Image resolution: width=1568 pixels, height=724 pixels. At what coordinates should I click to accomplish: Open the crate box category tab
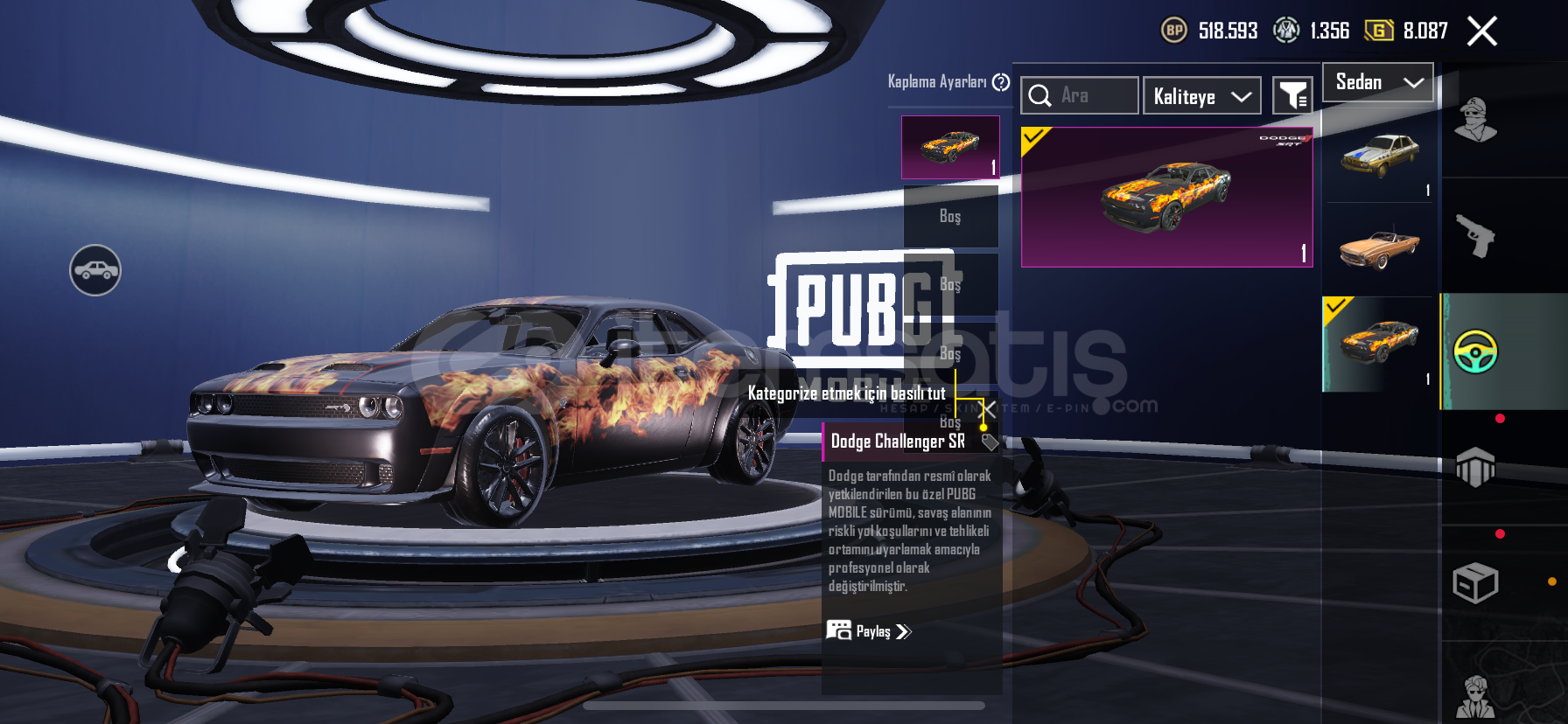point(1475,583)
